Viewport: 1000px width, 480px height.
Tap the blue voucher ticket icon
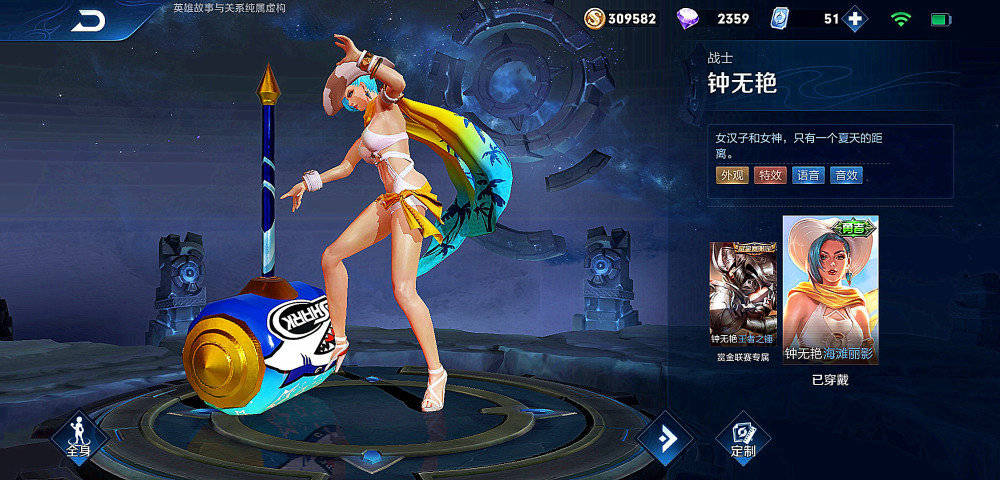tap(780, 19)
